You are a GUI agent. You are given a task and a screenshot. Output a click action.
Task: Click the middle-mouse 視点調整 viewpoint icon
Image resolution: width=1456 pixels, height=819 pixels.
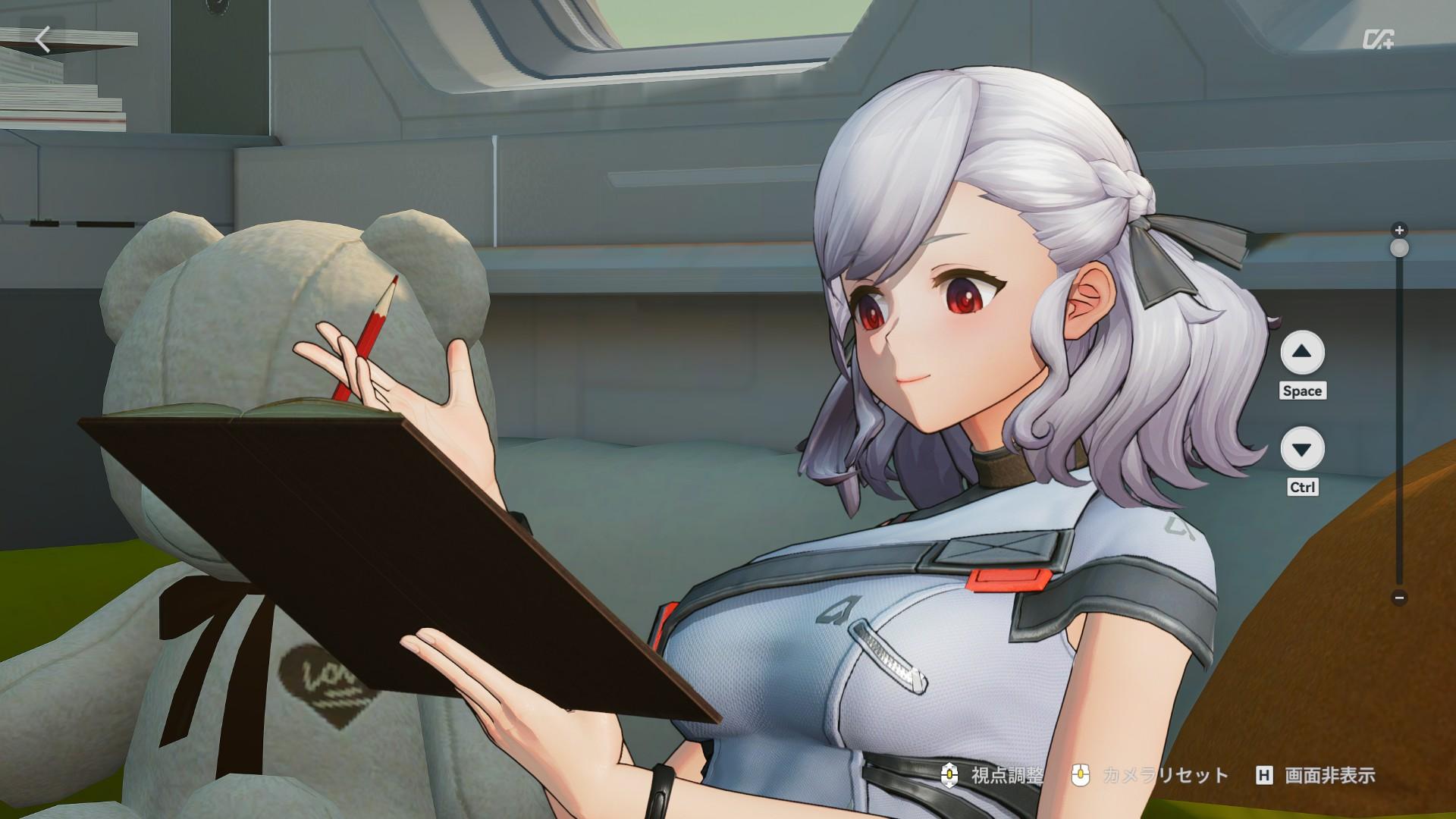click(x=948, y=776)
